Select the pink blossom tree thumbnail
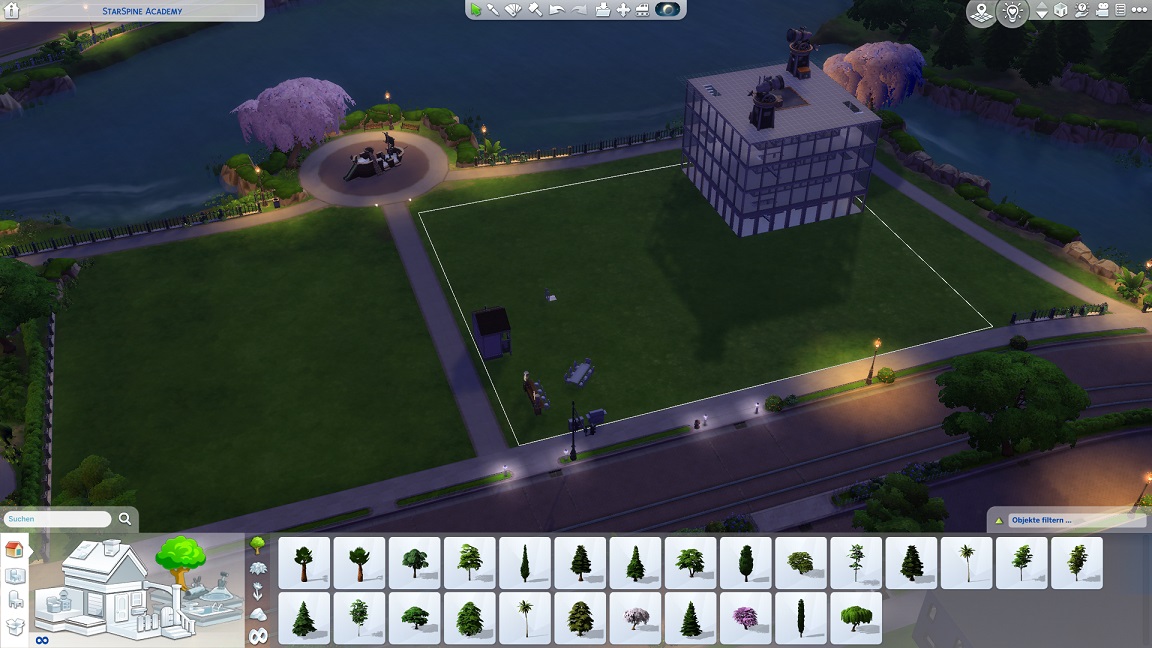The width and height of the screenshot is (1152, 648). pyautogui.click(x=745, y=618)
